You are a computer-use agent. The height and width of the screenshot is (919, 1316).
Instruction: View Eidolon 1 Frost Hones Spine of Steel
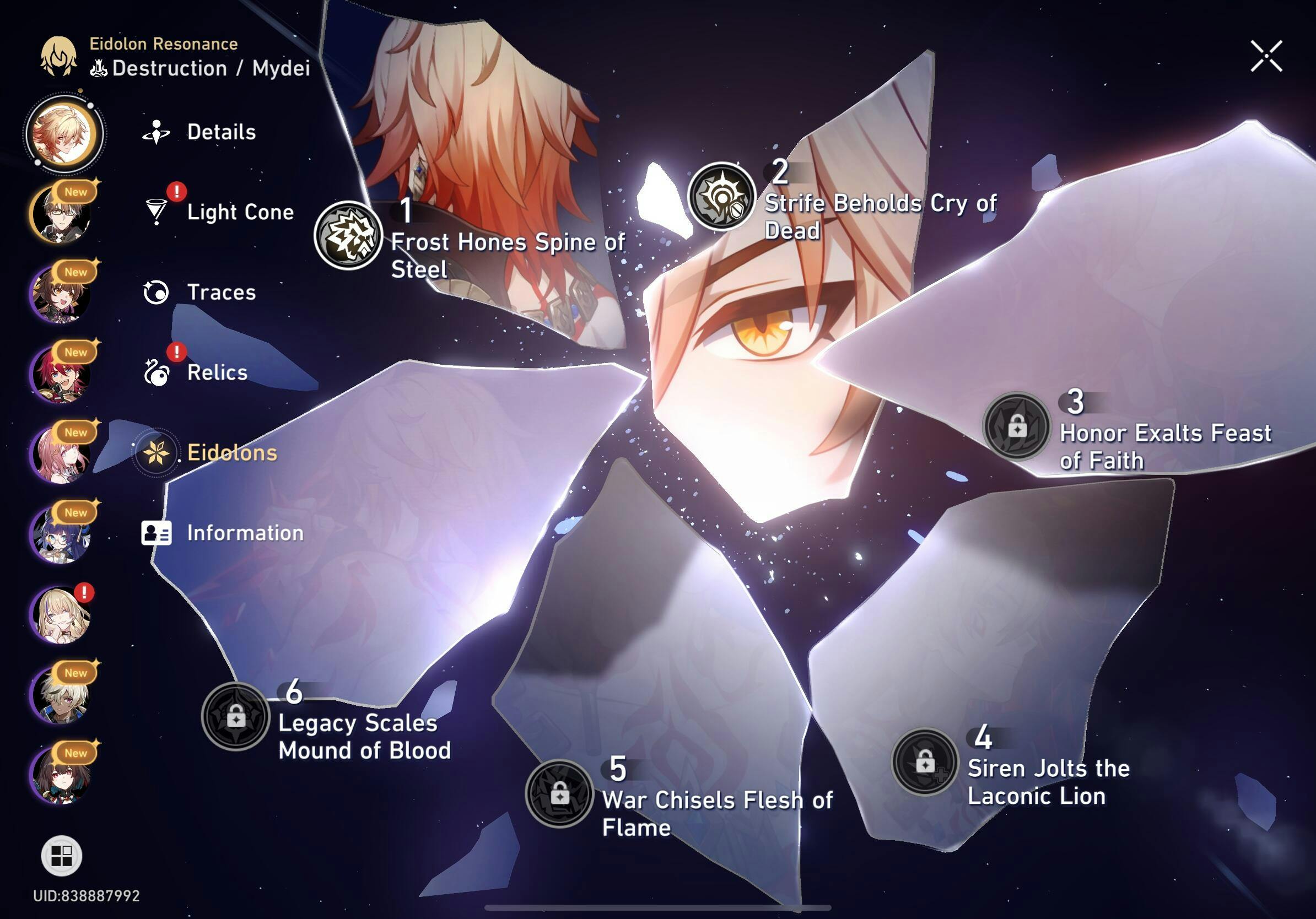pos(348,235)
